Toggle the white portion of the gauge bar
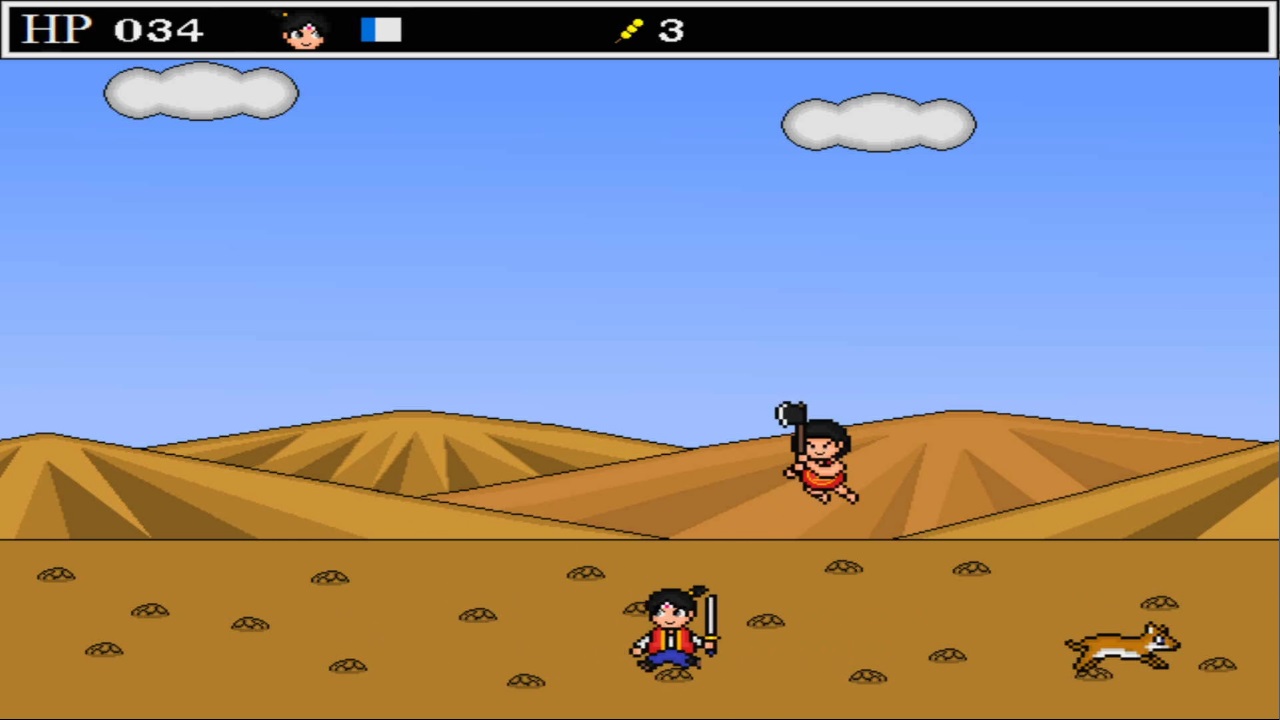Screen dimensions: 1280x720 pyautogui.click(x=390, y=29)
